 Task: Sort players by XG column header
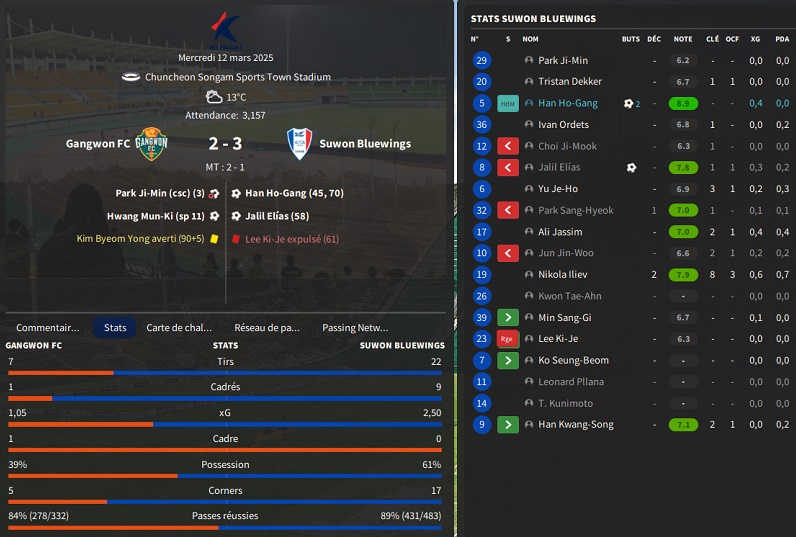coord(755,39)
